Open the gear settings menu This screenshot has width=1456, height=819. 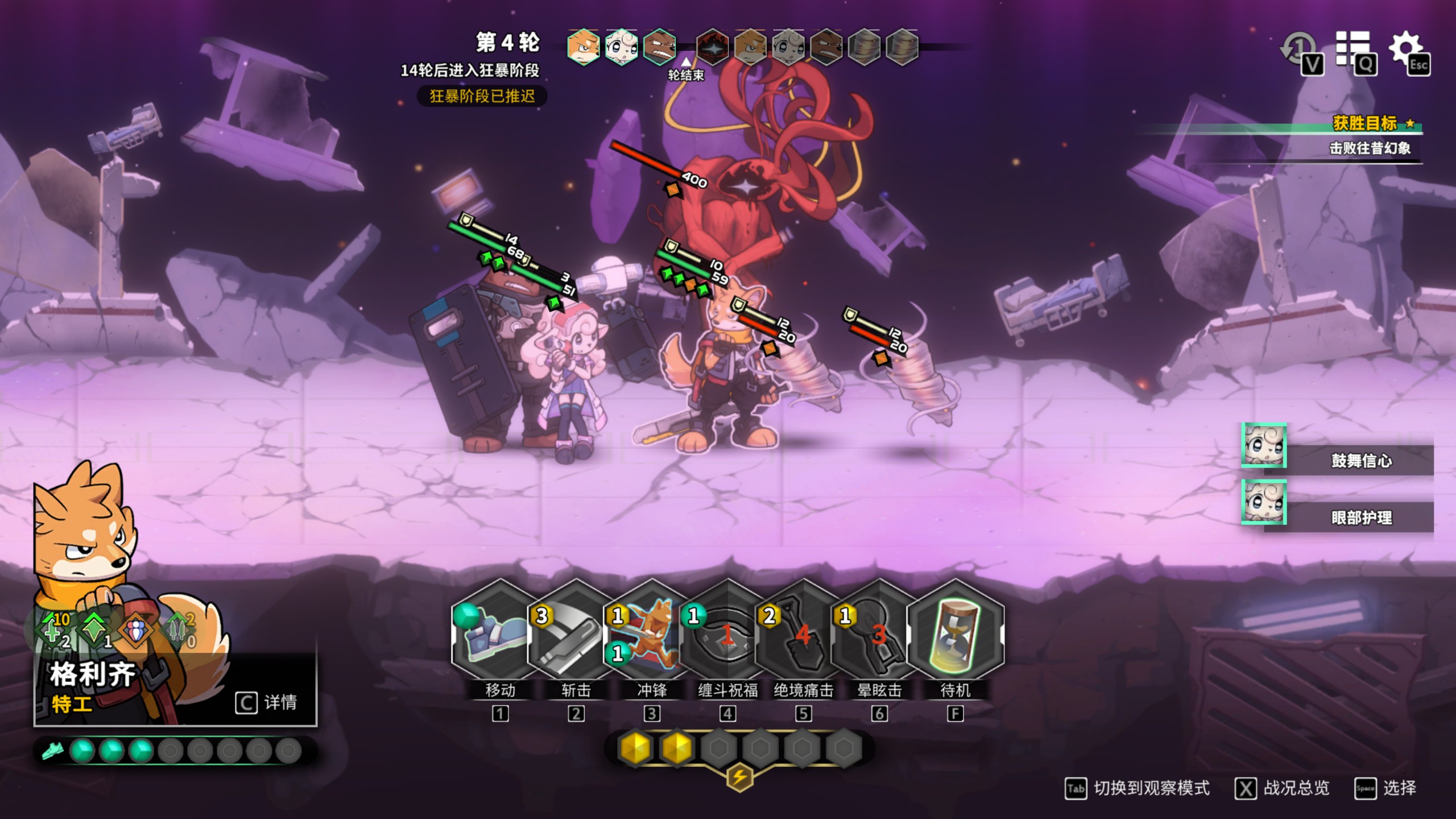point(1406,50)
